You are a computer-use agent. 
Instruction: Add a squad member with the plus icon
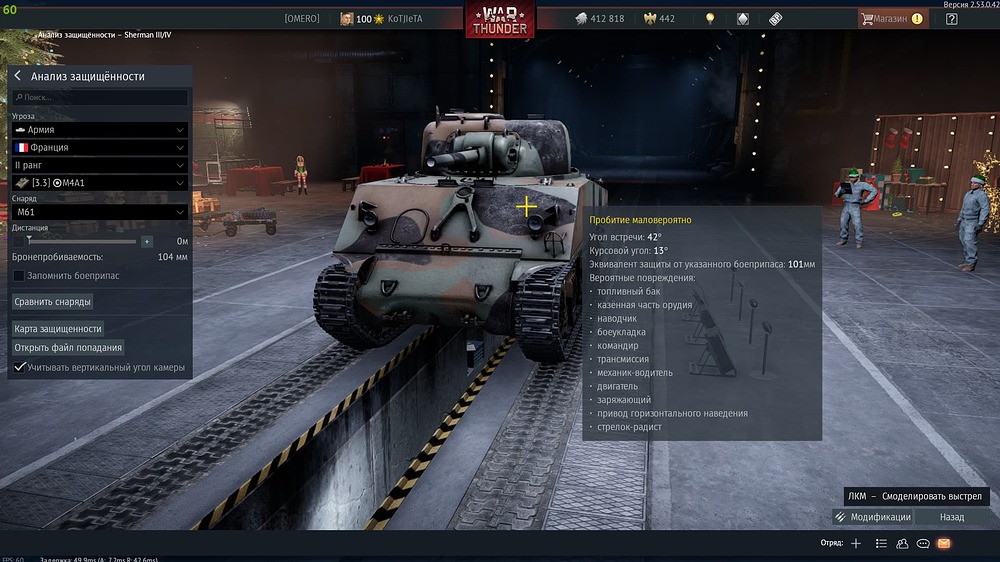(x=856, y=543)
